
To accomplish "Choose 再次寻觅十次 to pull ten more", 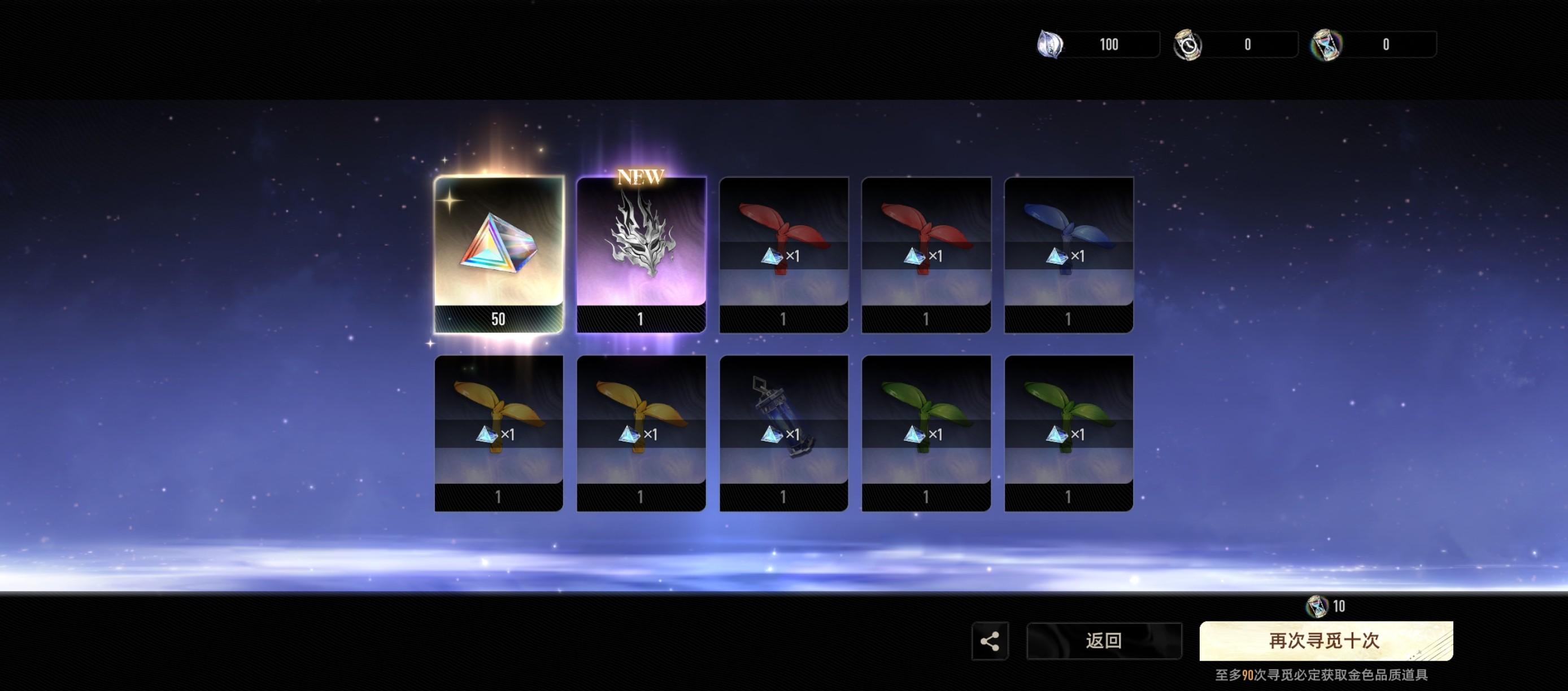I will pos(1326,641).
